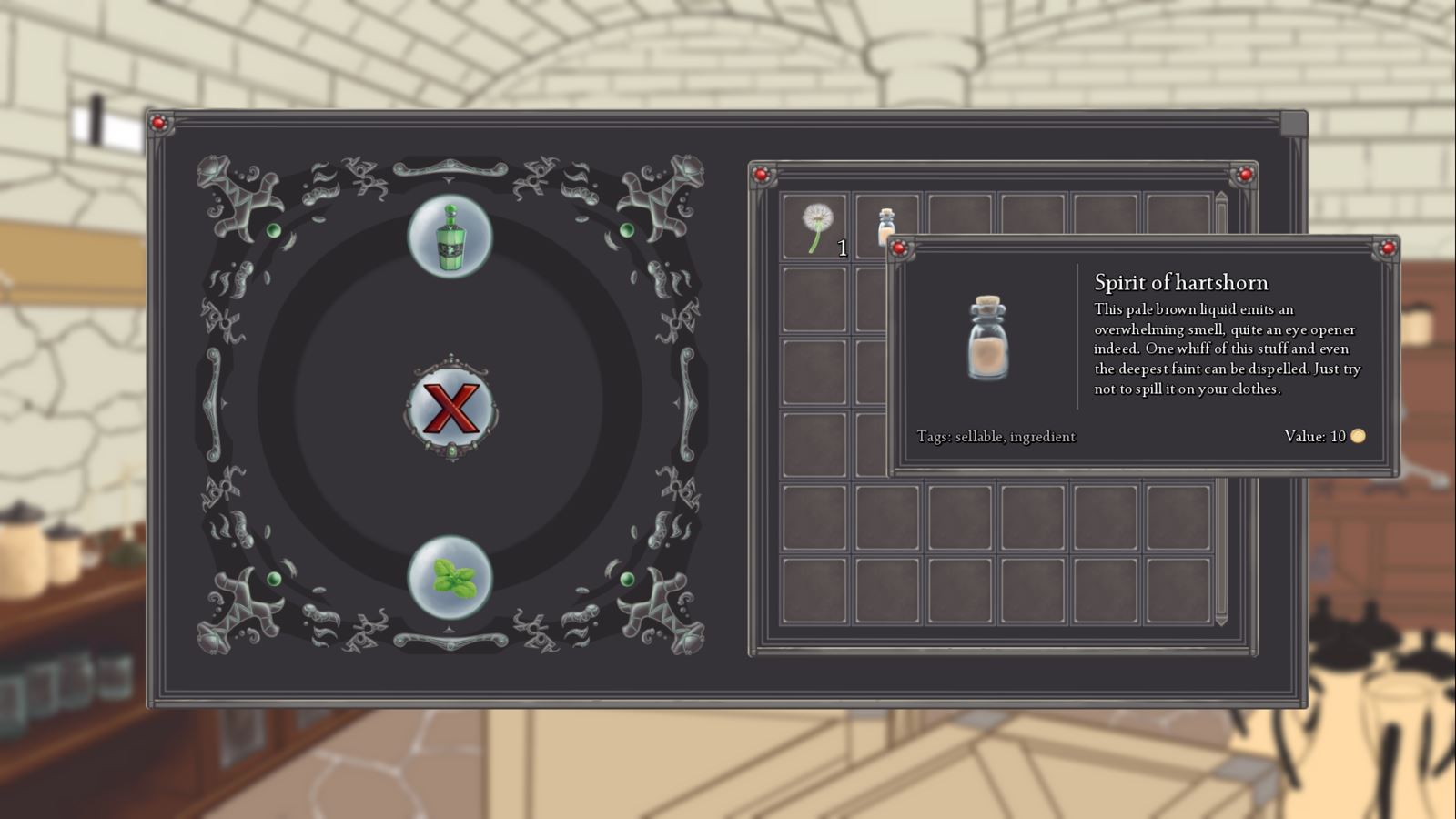Click the red X cancel button
Screen dimensions: 1456x819
450,407
